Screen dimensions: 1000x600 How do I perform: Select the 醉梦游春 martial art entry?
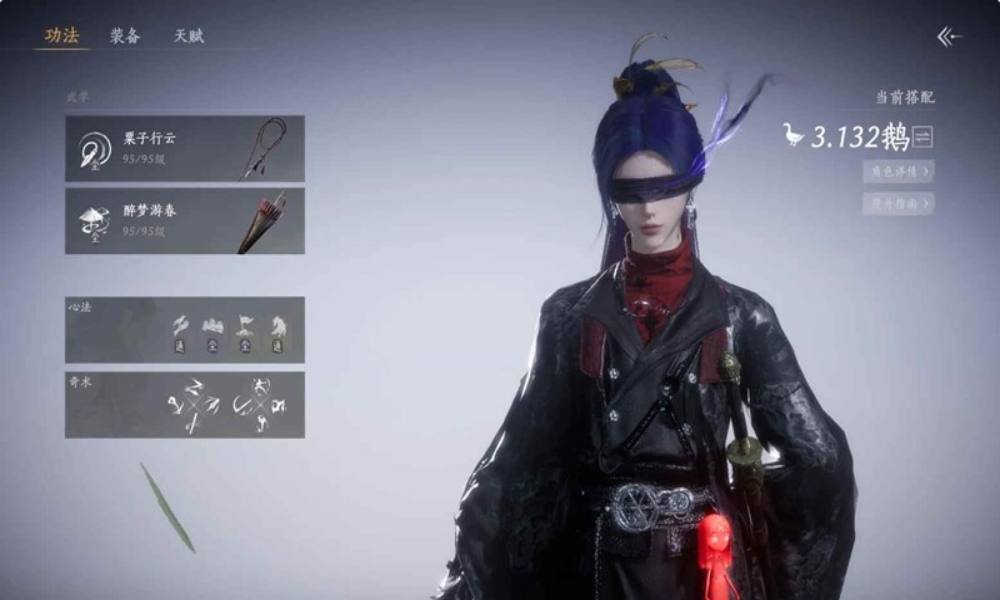point(185,221)
